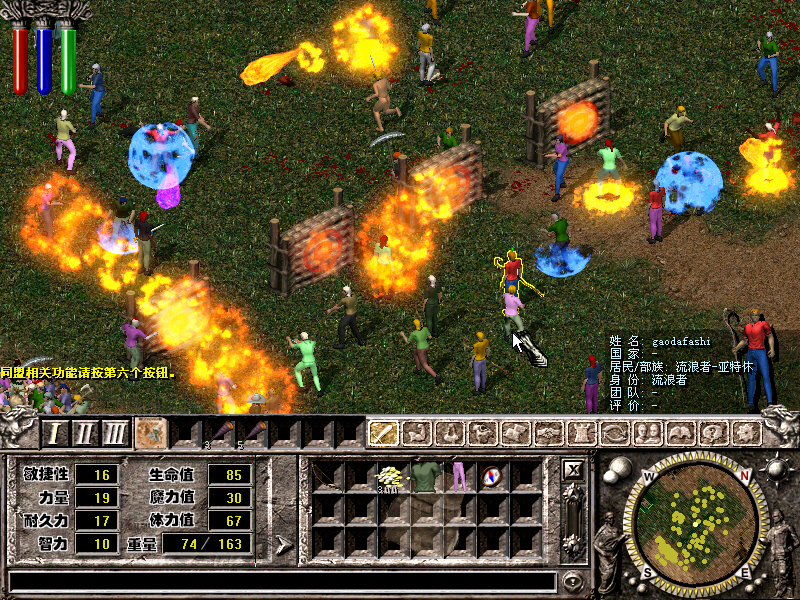Click the chat input bar
Viewport: 800px width, 600px height.
point(282,581)
